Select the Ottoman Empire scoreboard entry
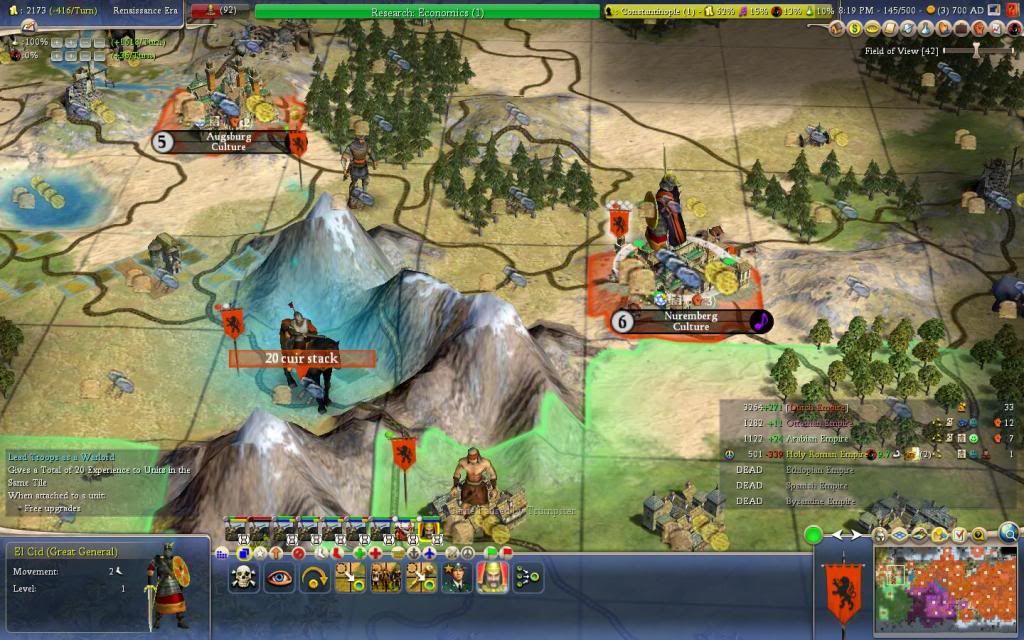The height and width of the screenshot is (640, 1024). [816, 423]
